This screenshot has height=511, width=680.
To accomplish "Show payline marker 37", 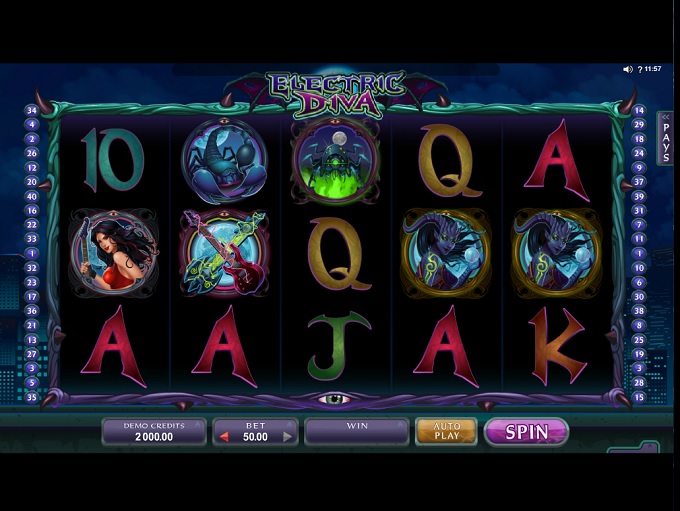I will (640, 182).
